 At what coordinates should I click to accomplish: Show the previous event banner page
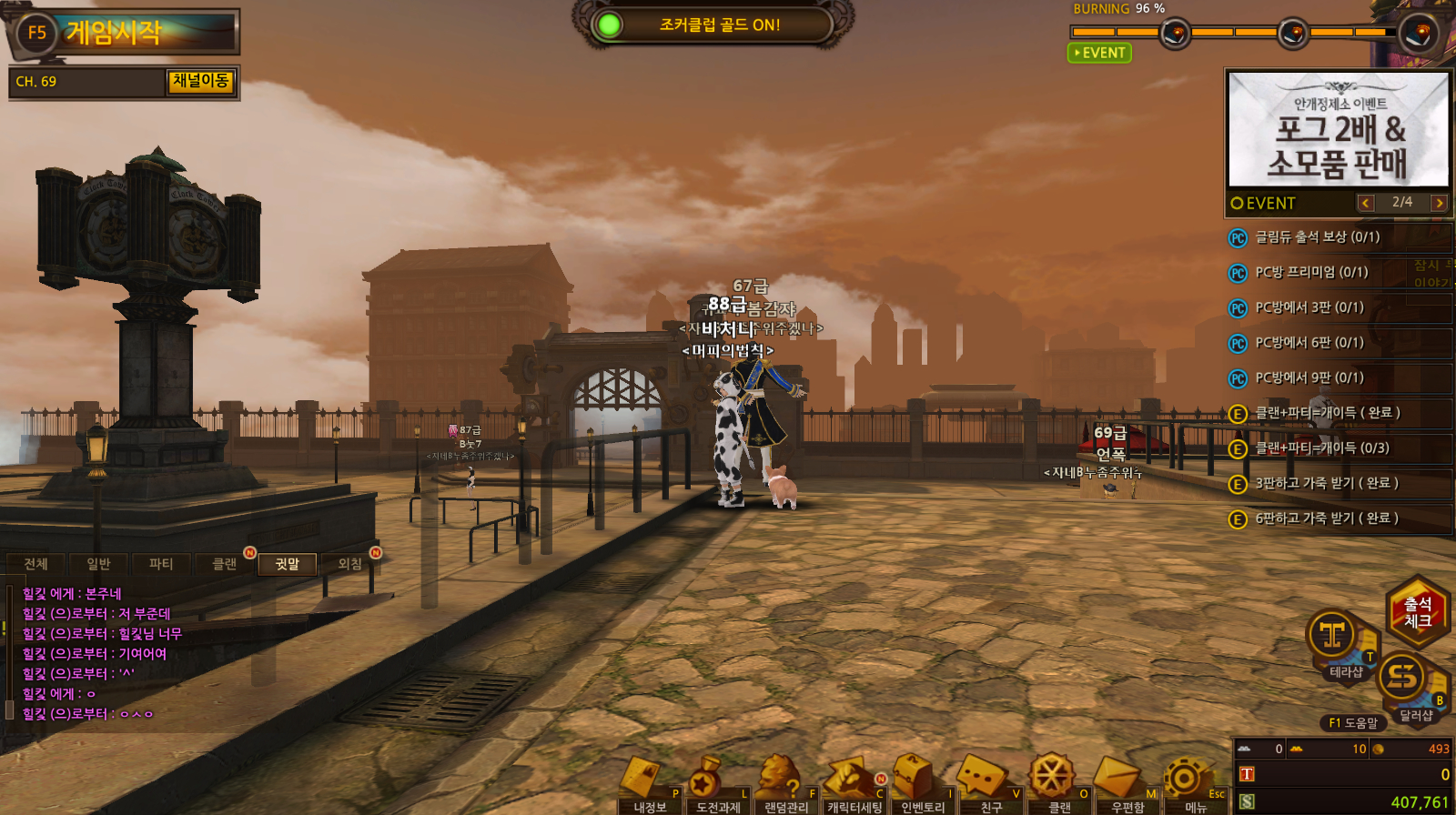pos(1365,203)
